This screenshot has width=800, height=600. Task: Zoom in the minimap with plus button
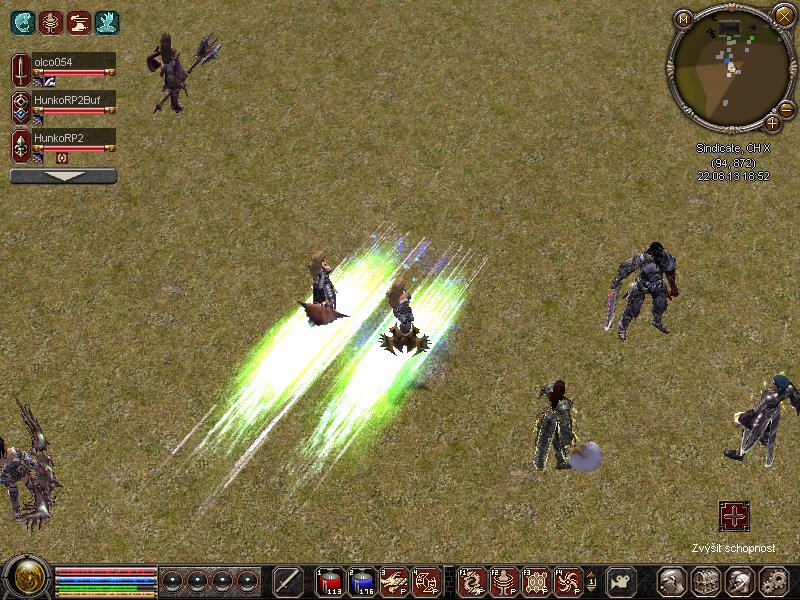point(773,123)
